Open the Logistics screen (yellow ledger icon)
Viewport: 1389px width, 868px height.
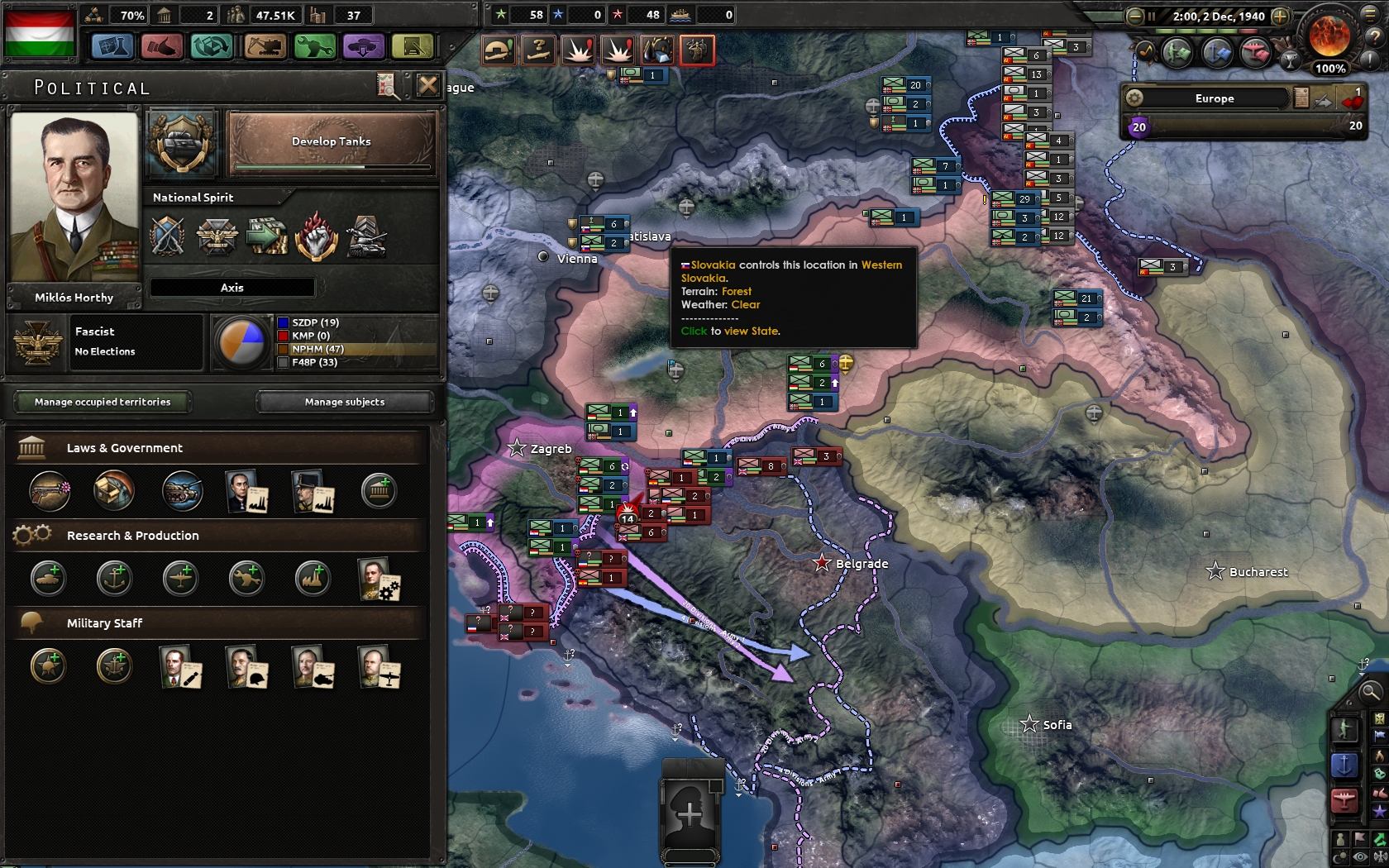coord(412,46)
